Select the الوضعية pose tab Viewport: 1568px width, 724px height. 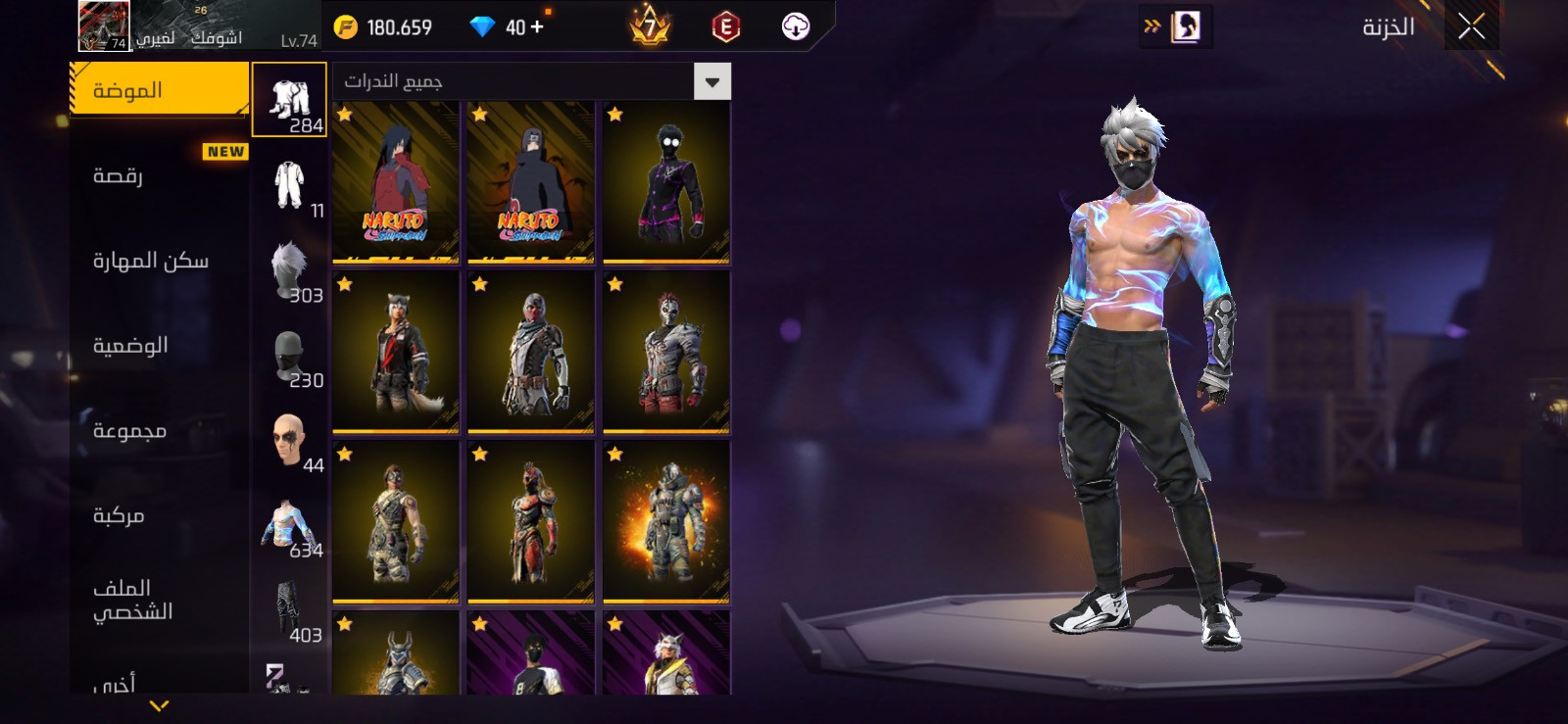click(x=130, y=345)
